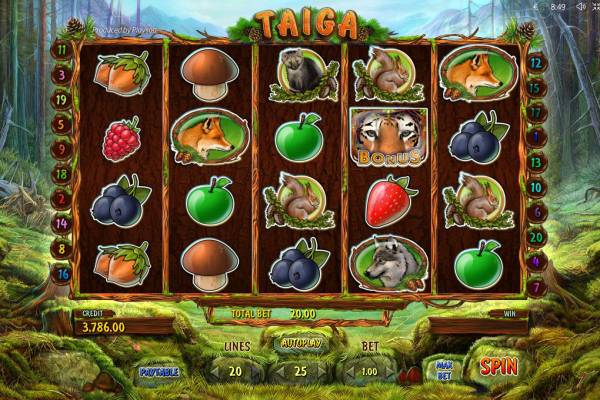Select payline number 12 marker
Image resolution: width=600 pixels, height=400 pixels.
[x=534, y=62]
